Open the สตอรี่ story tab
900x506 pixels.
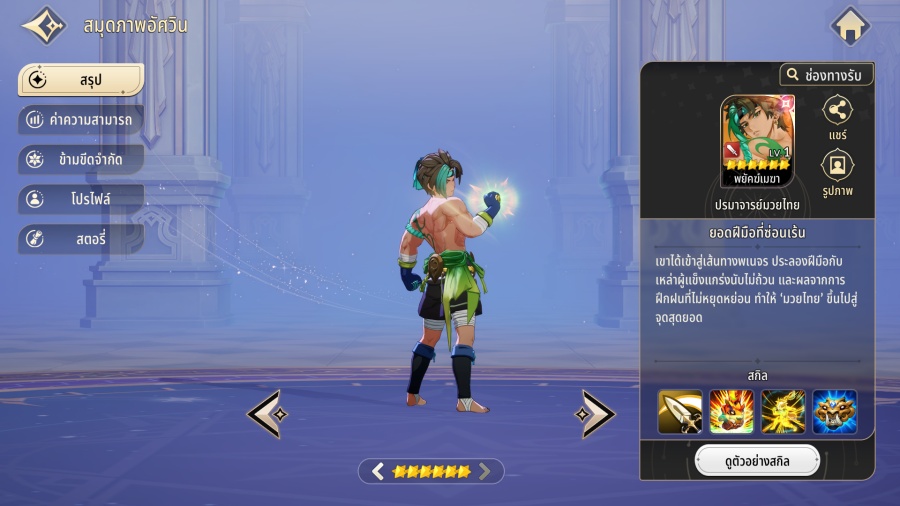point(81,239)
